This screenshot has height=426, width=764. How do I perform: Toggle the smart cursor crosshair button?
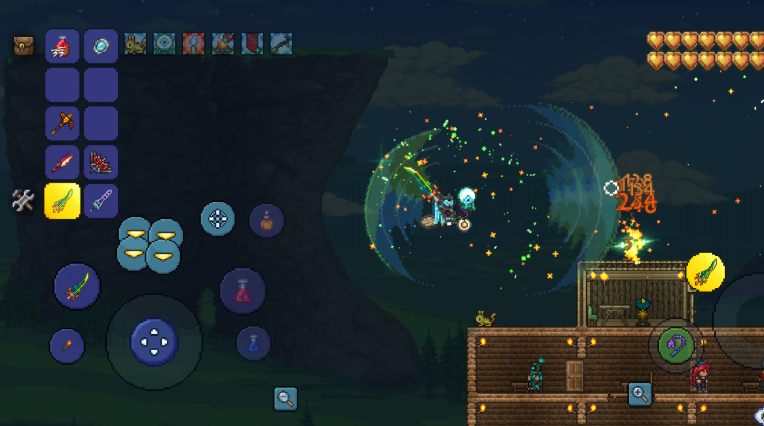click(217, 218)
